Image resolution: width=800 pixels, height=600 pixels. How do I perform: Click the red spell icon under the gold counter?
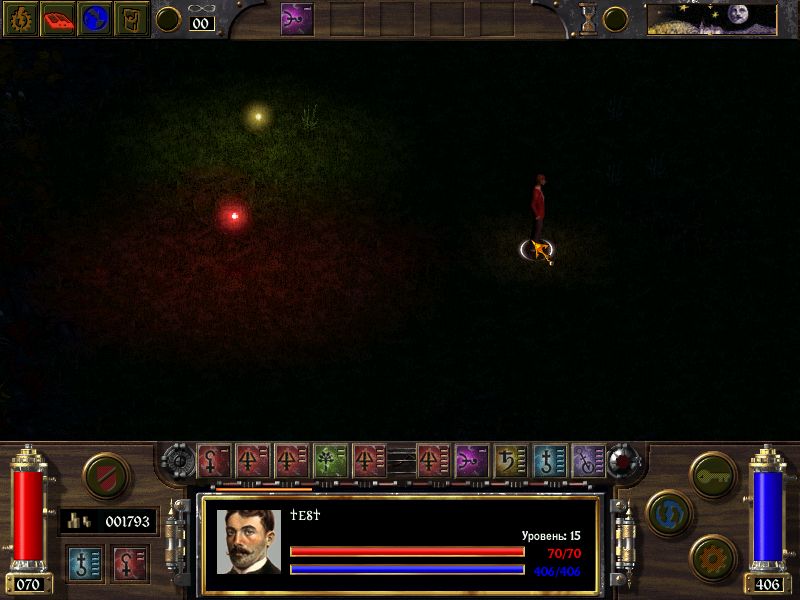click(x=129, y=563)
